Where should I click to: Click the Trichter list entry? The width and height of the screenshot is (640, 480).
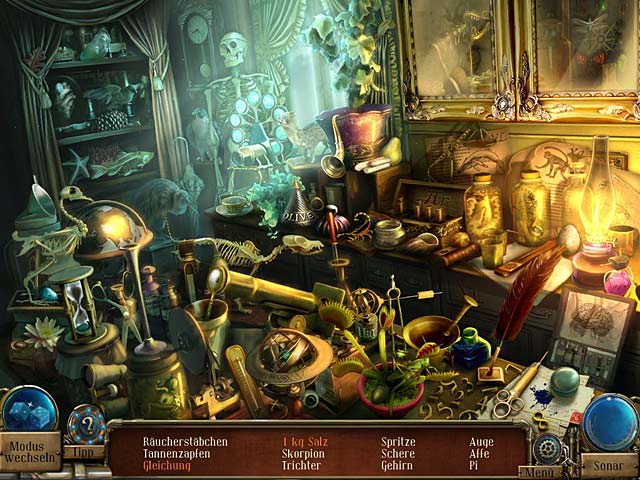coord(302,465)
